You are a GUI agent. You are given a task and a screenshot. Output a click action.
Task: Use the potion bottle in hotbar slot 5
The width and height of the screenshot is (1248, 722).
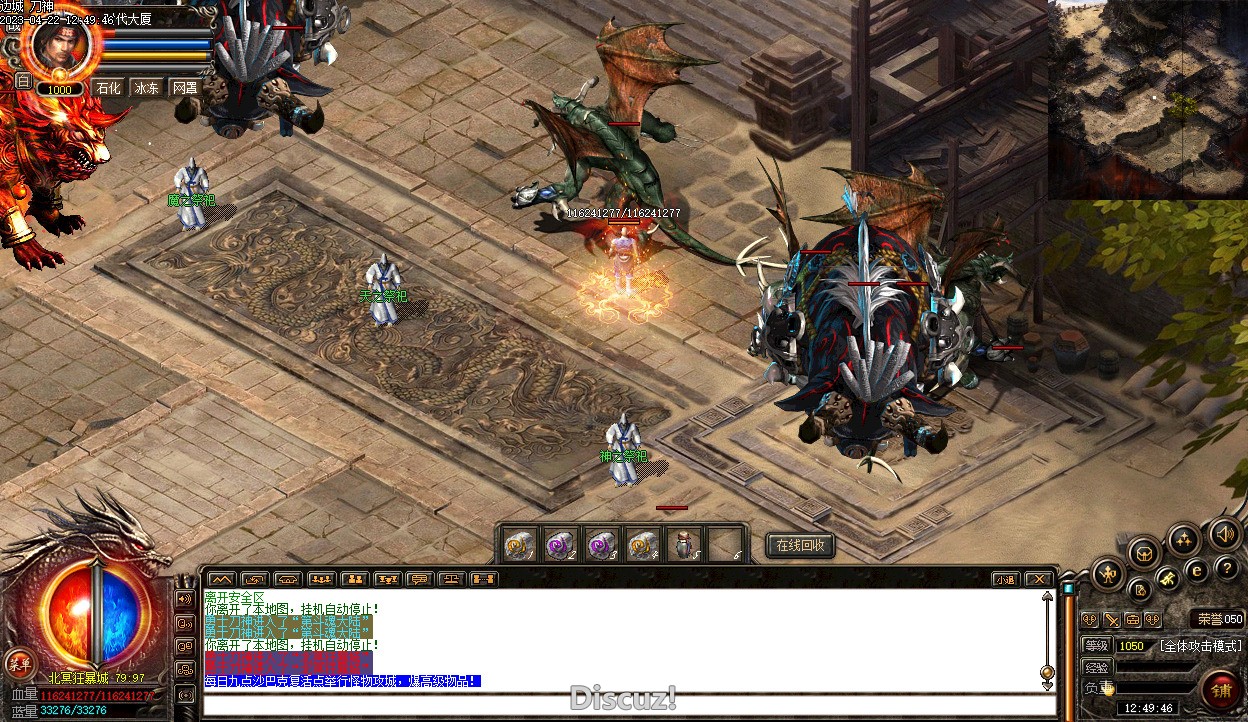(685, 545)
